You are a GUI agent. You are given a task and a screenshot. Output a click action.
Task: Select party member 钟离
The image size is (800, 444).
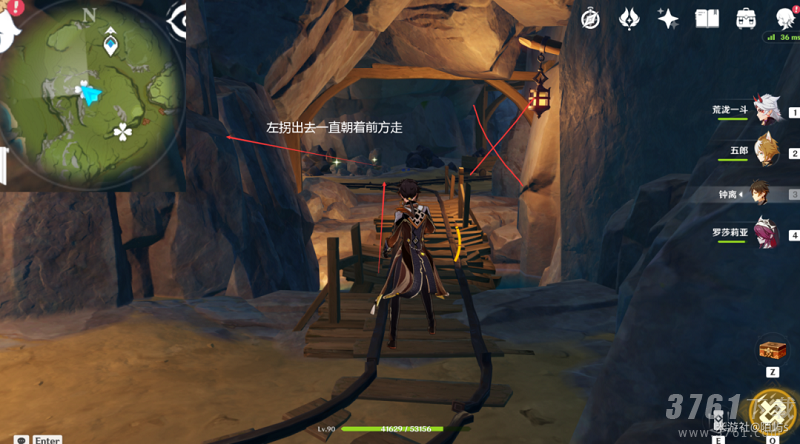click(764, 194)
